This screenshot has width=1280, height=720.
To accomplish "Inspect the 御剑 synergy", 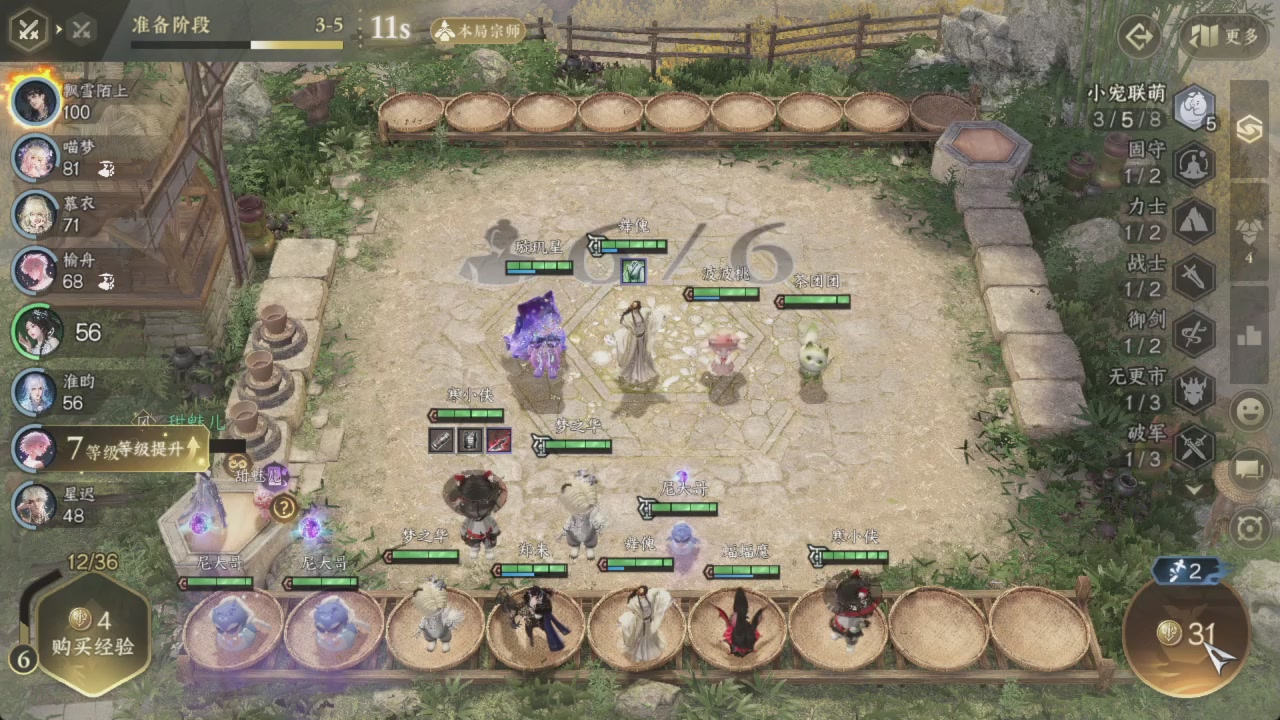I will coord(1193,332).
